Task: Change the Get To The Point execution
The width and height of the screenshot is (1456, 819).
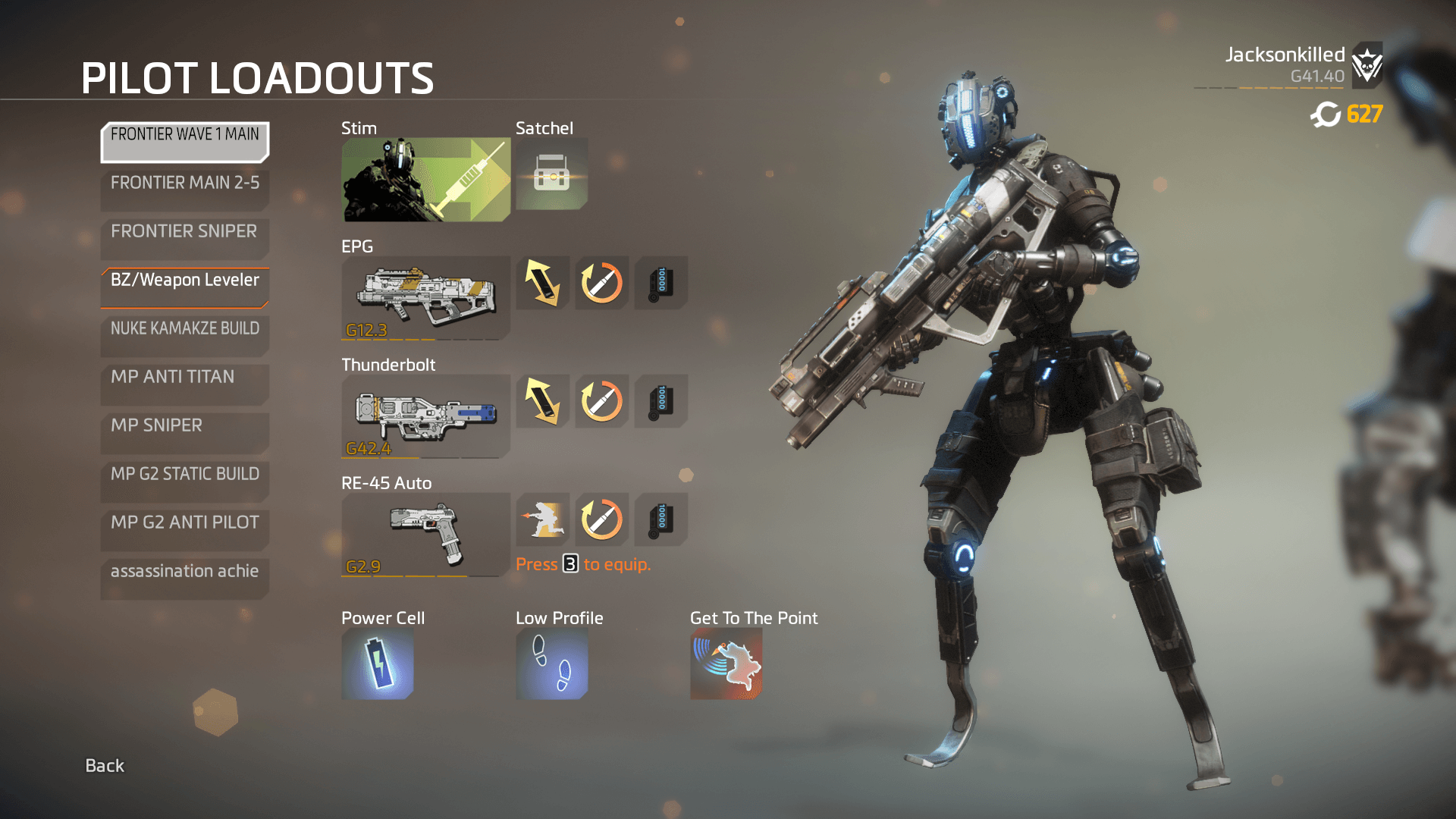Action: click(x=726, y=664)
